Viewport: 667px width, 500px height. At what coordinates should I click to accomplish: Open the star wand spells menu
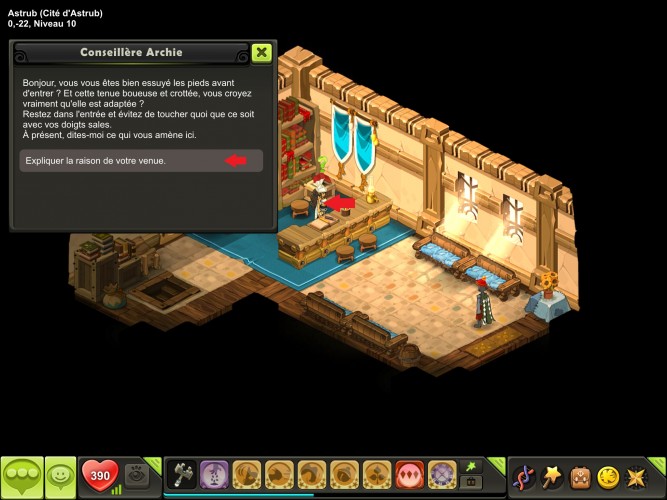(x=552, y=475)
